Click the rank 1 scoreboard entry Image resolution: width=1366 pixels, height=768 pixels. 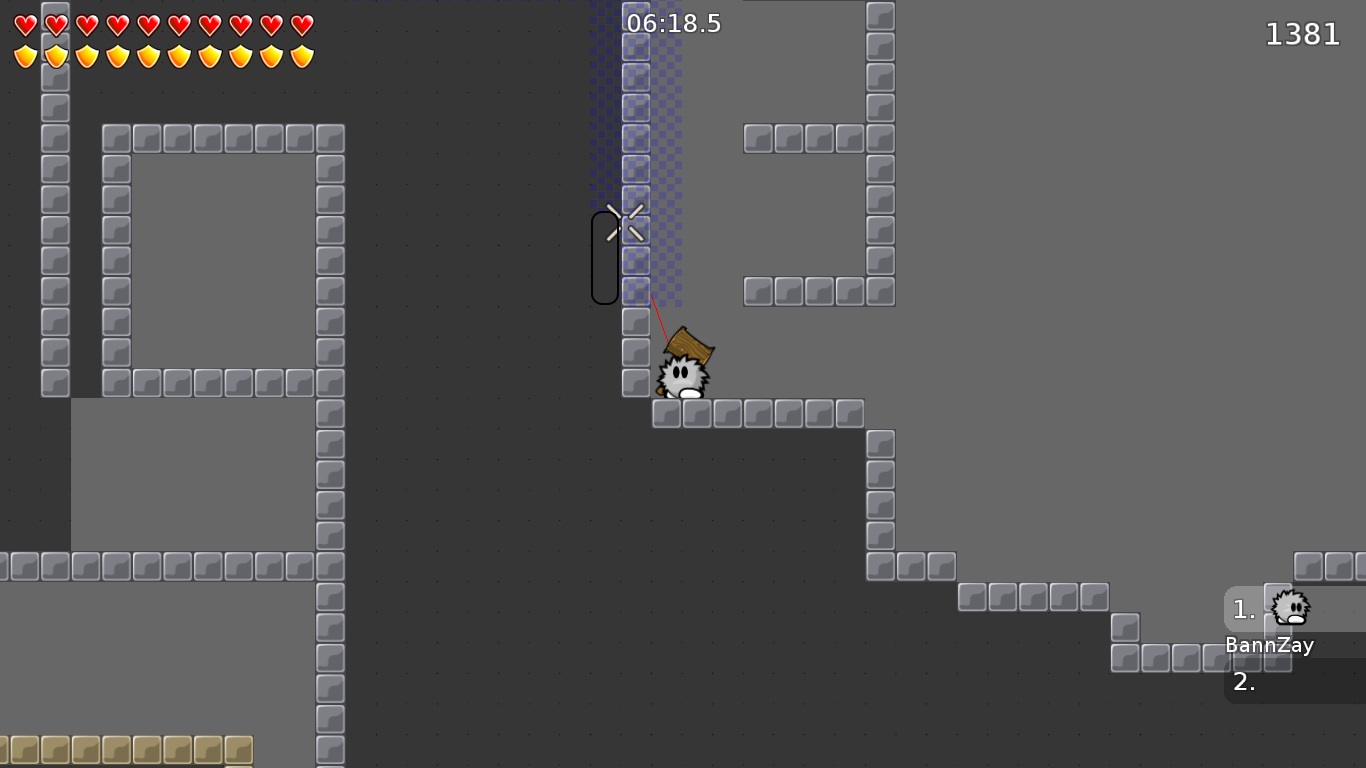pyautogui.click(x=1243, y=608)
